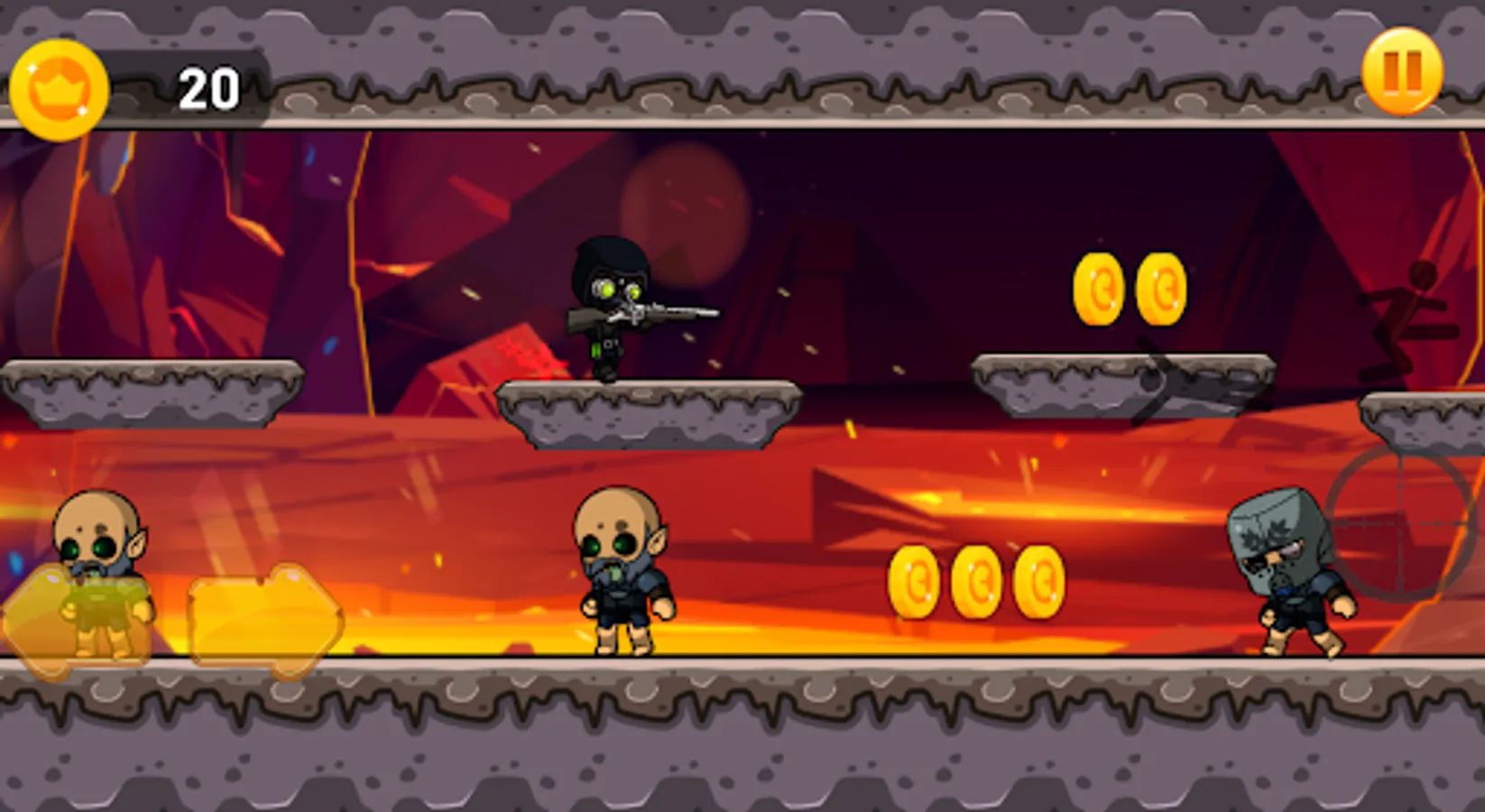Click the sniper's rifle
Image resolution: width=1485 pixels, height=812 pixels.
pos(650,318)
